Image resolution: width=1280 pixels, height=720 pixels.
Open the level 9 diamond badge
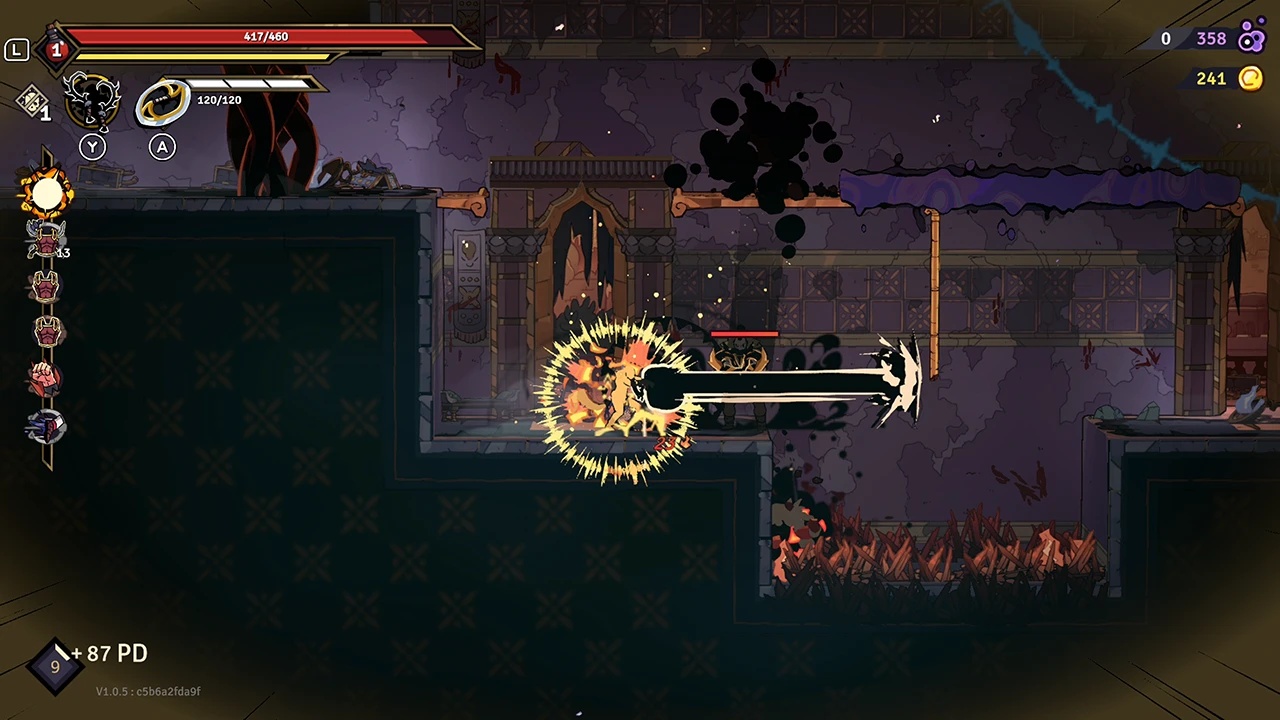[x=54, y=666]
